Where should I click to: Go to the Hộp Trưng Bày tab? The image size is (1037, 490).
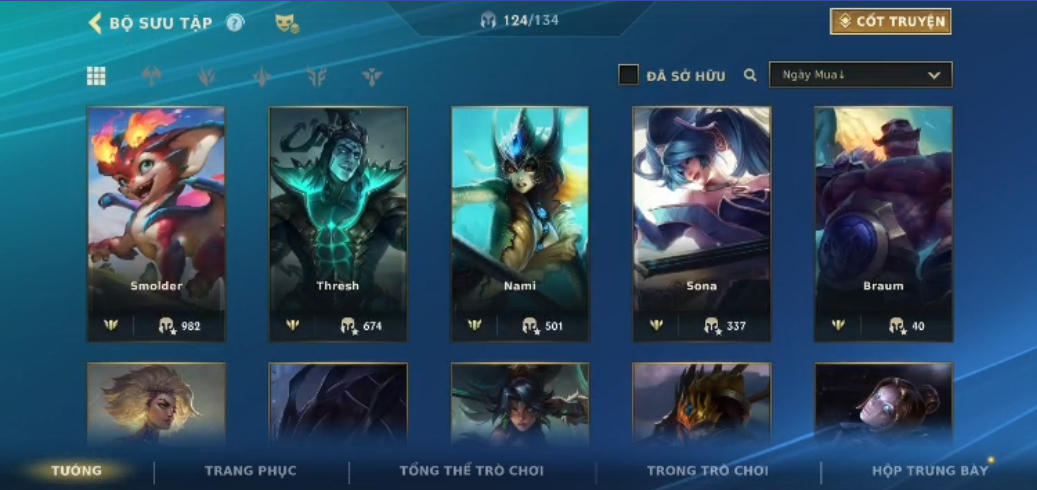pyautogui.click(x=929, y=471)
